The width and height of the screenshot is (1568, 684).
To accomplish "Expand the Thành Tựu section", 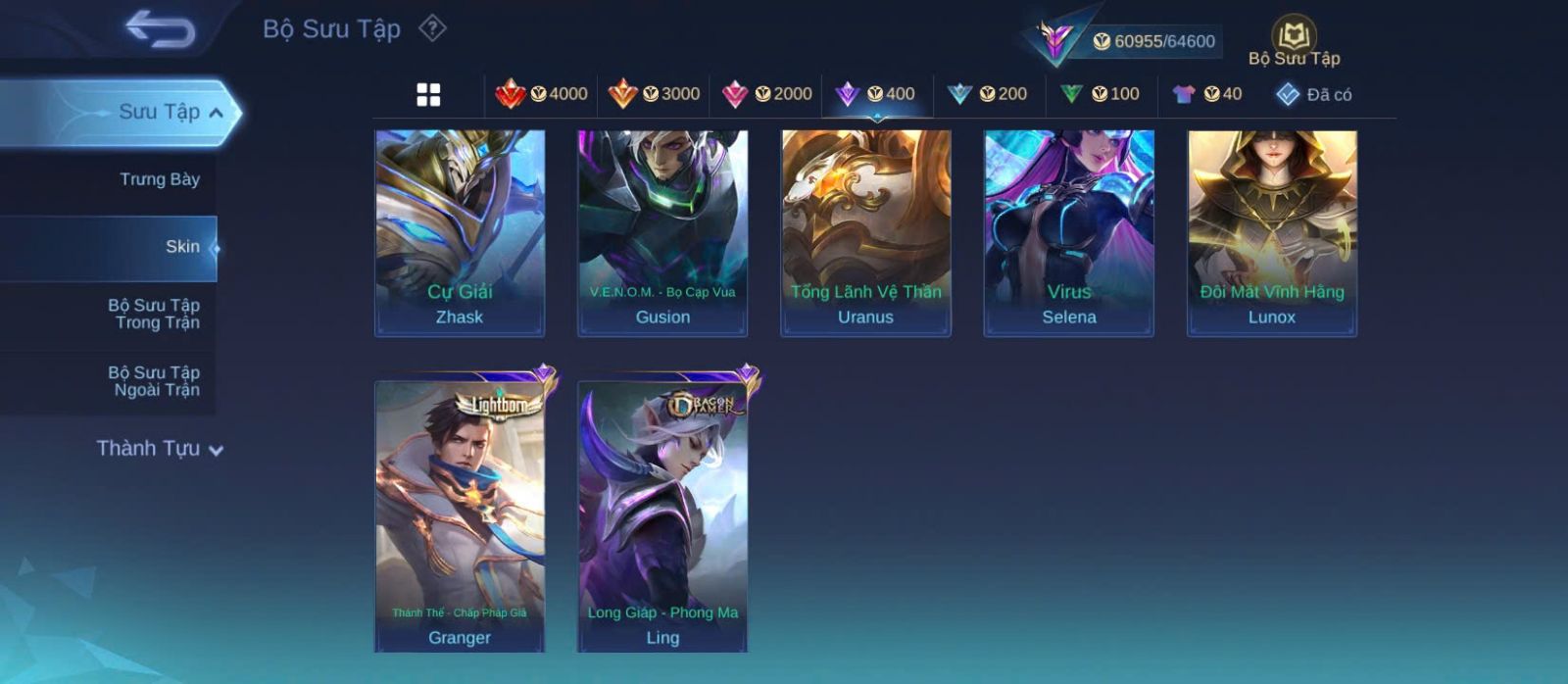I will pos(160,449).
